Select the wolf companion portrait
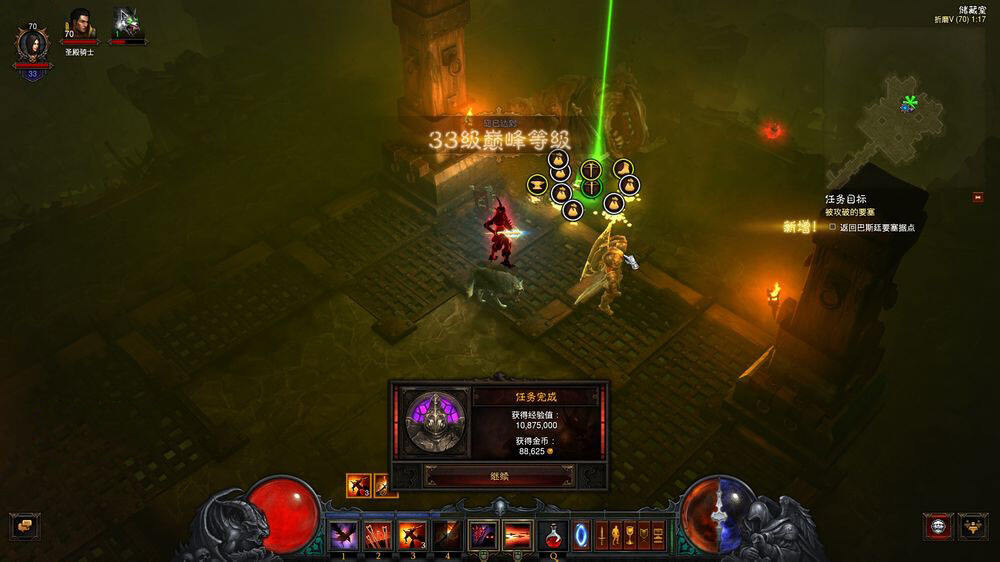 pyautogui.click(x=127, y=24)
